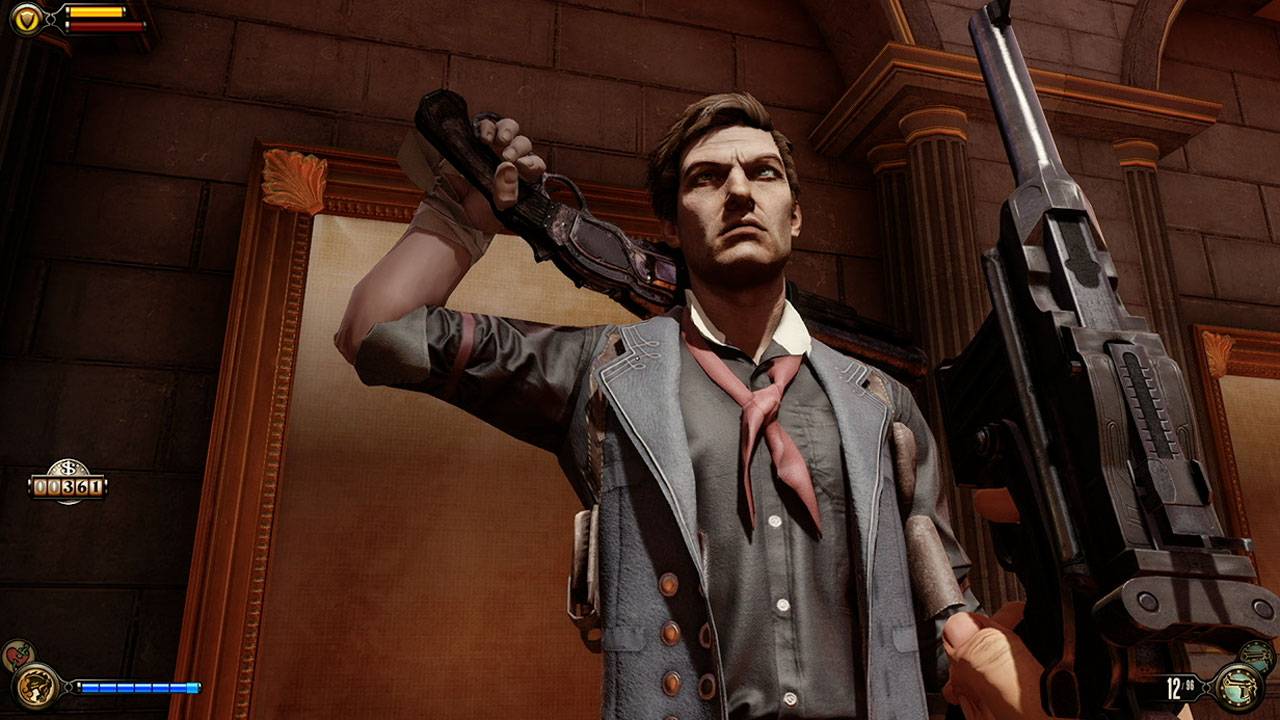Click the yellow shield icon
The image size is (1280, 720).
coord(27,18)
